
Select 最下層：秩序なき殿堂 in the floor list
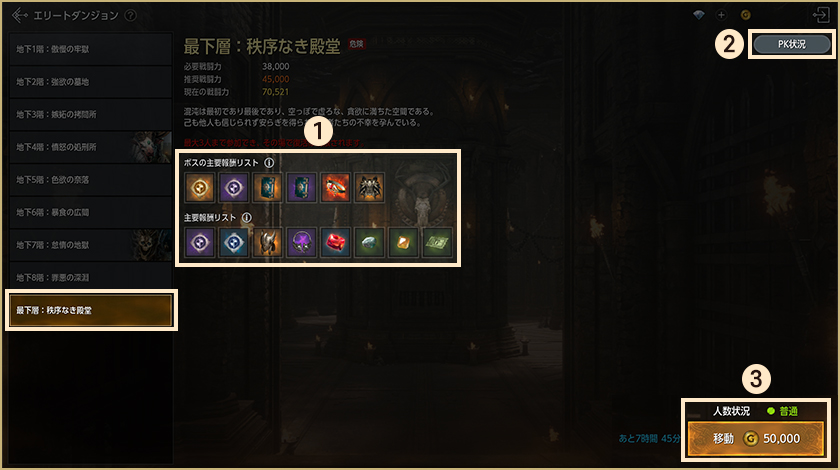tap(91, 310)
